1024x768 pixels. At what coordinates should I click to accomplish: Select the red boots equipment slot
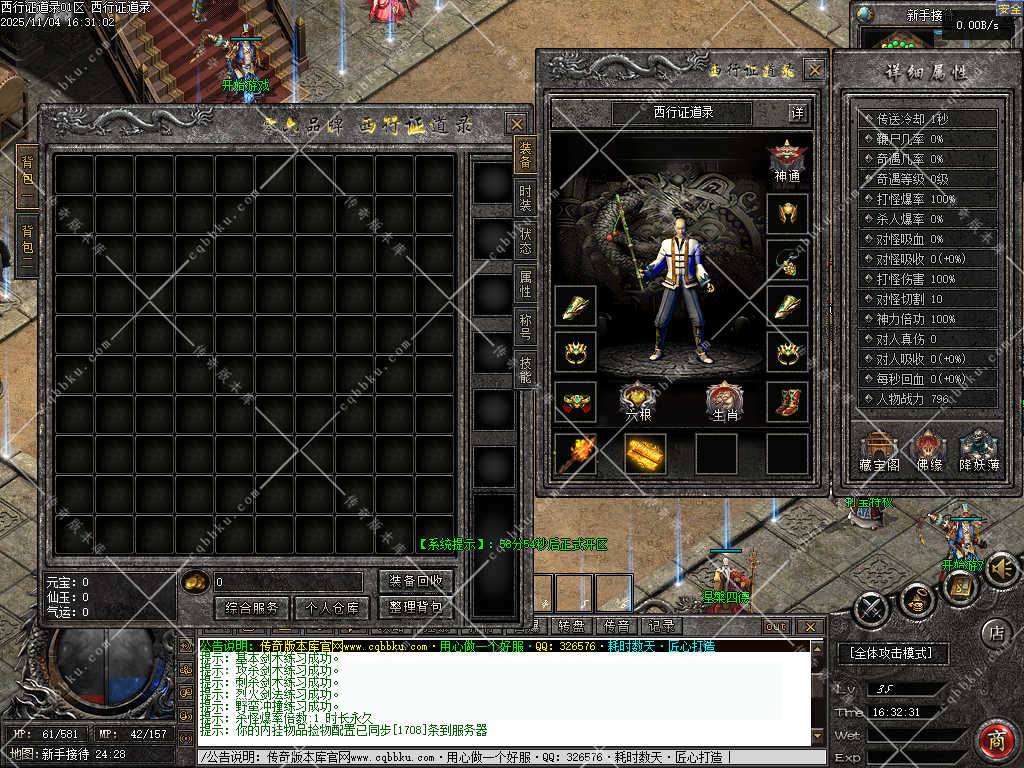787,401
